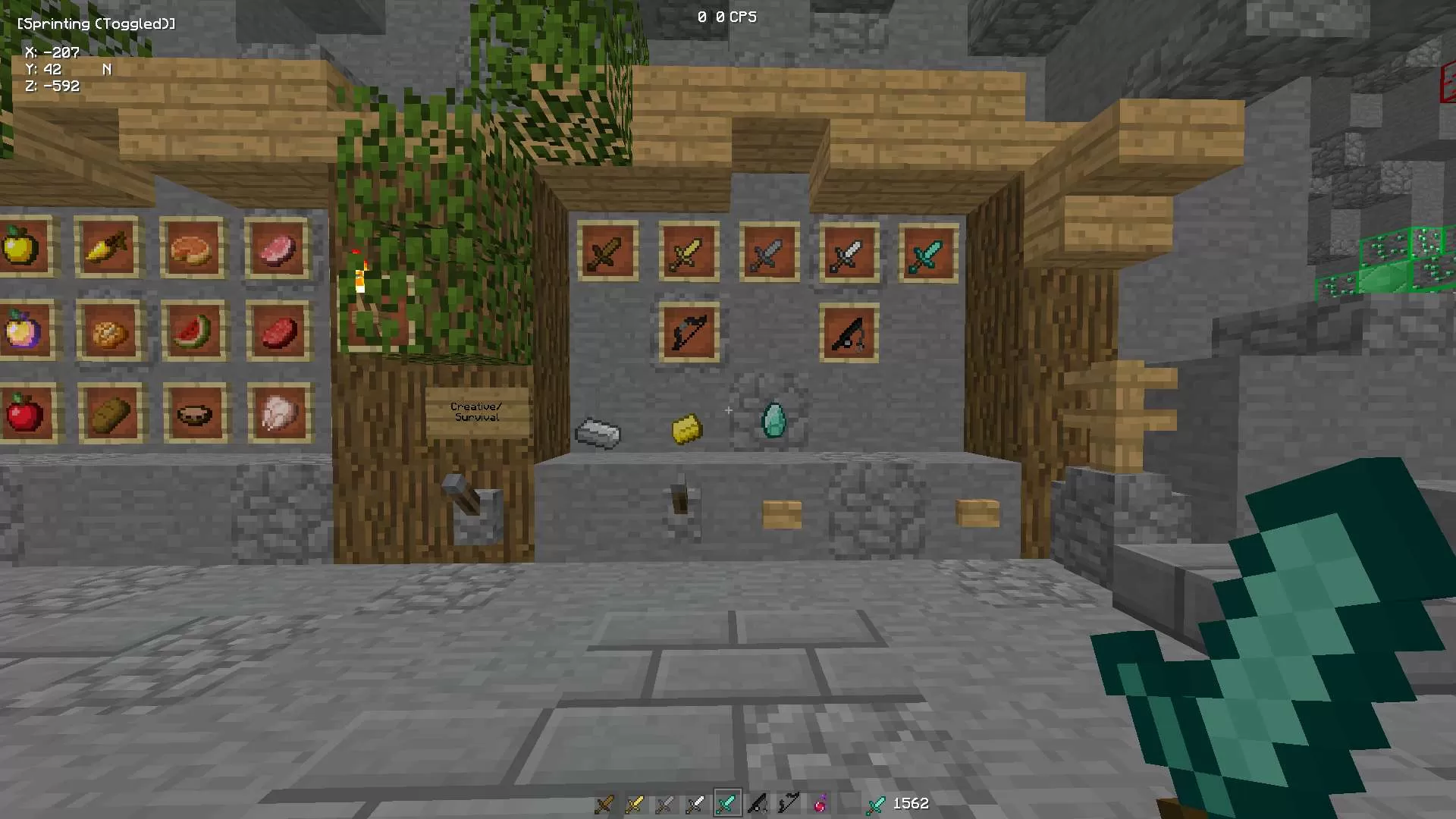Open the item frame with the fishing rod
The height and width of the screenshot is (819, 1456).
[x=849, y=332]
